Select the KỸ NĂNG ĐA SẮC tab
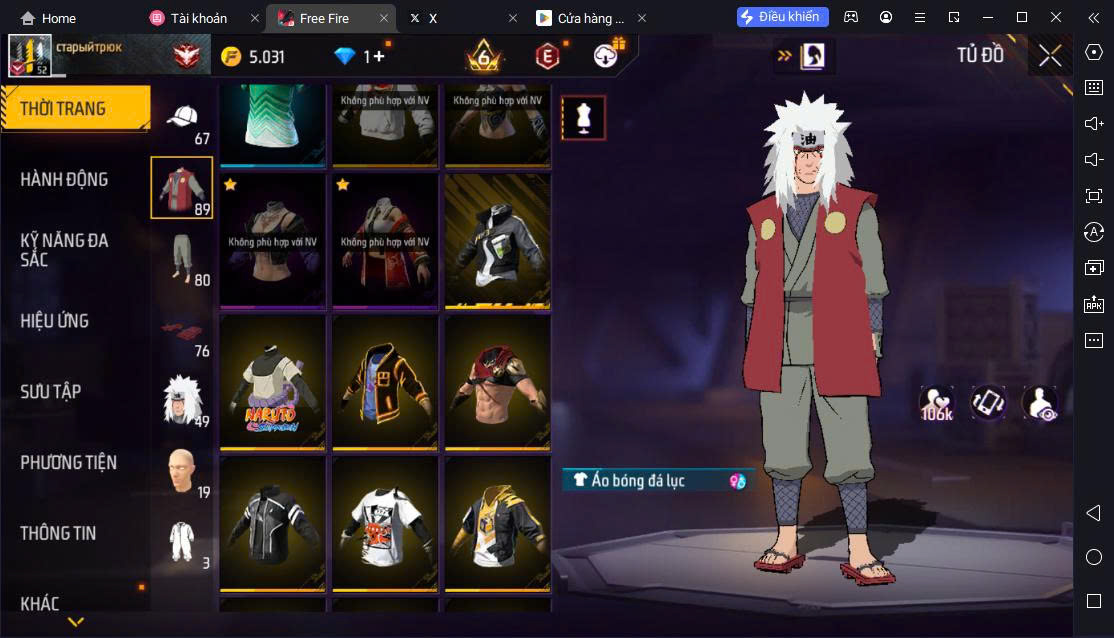This screenshot has height=638, width=1114. [64, 250]
